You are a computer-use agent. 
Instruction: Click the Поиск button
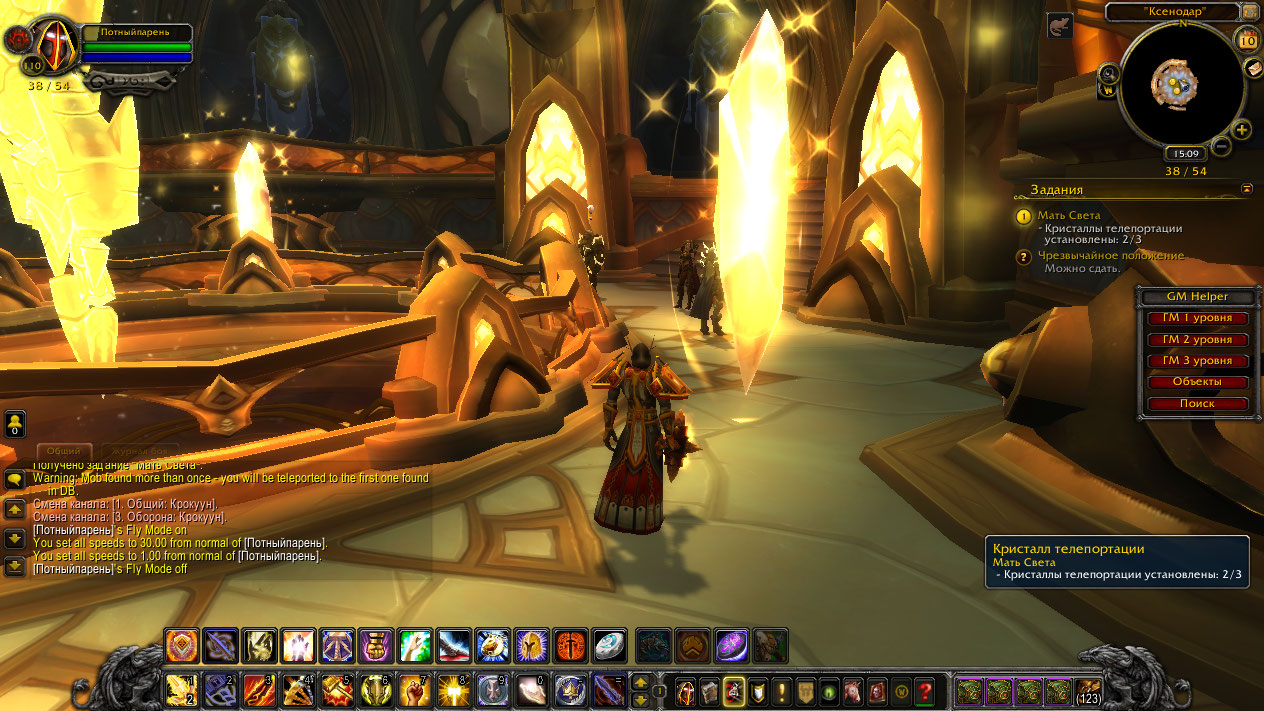pos(1197,404)
